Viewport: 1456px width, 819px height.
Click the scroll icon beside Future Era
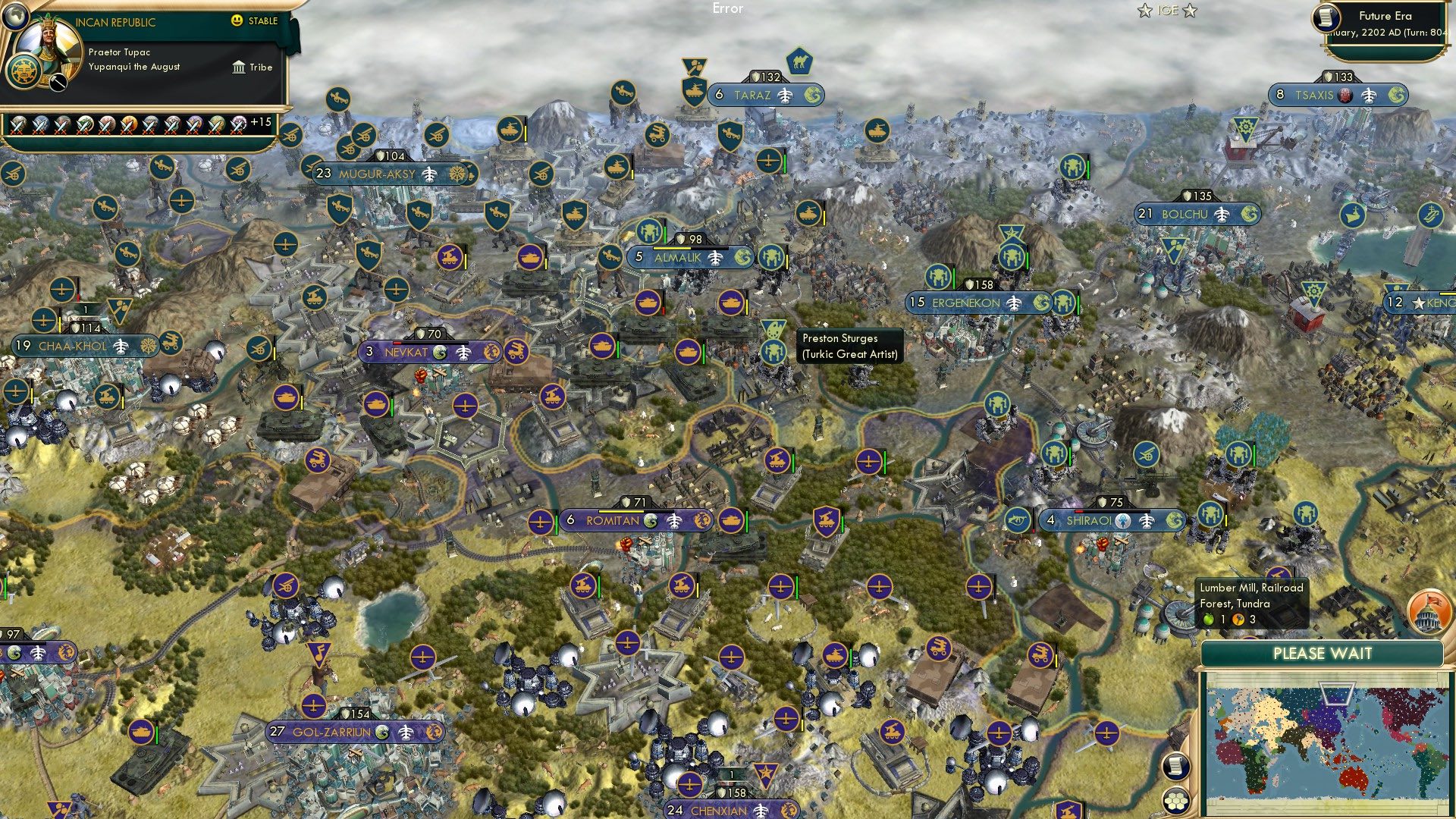tap(1326, 18)
